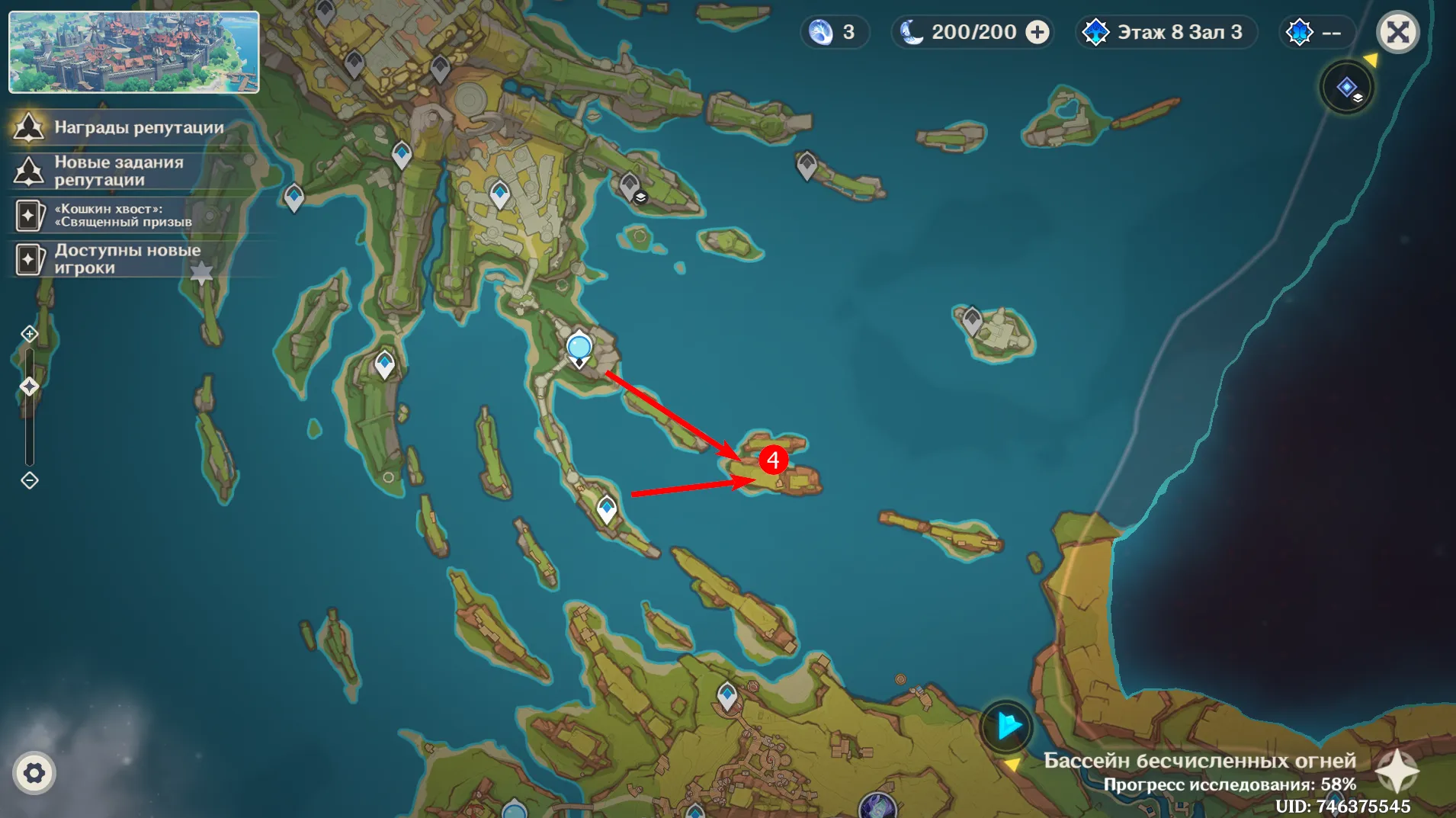Open the city thumbnail preview

click(x=133, y=52)
